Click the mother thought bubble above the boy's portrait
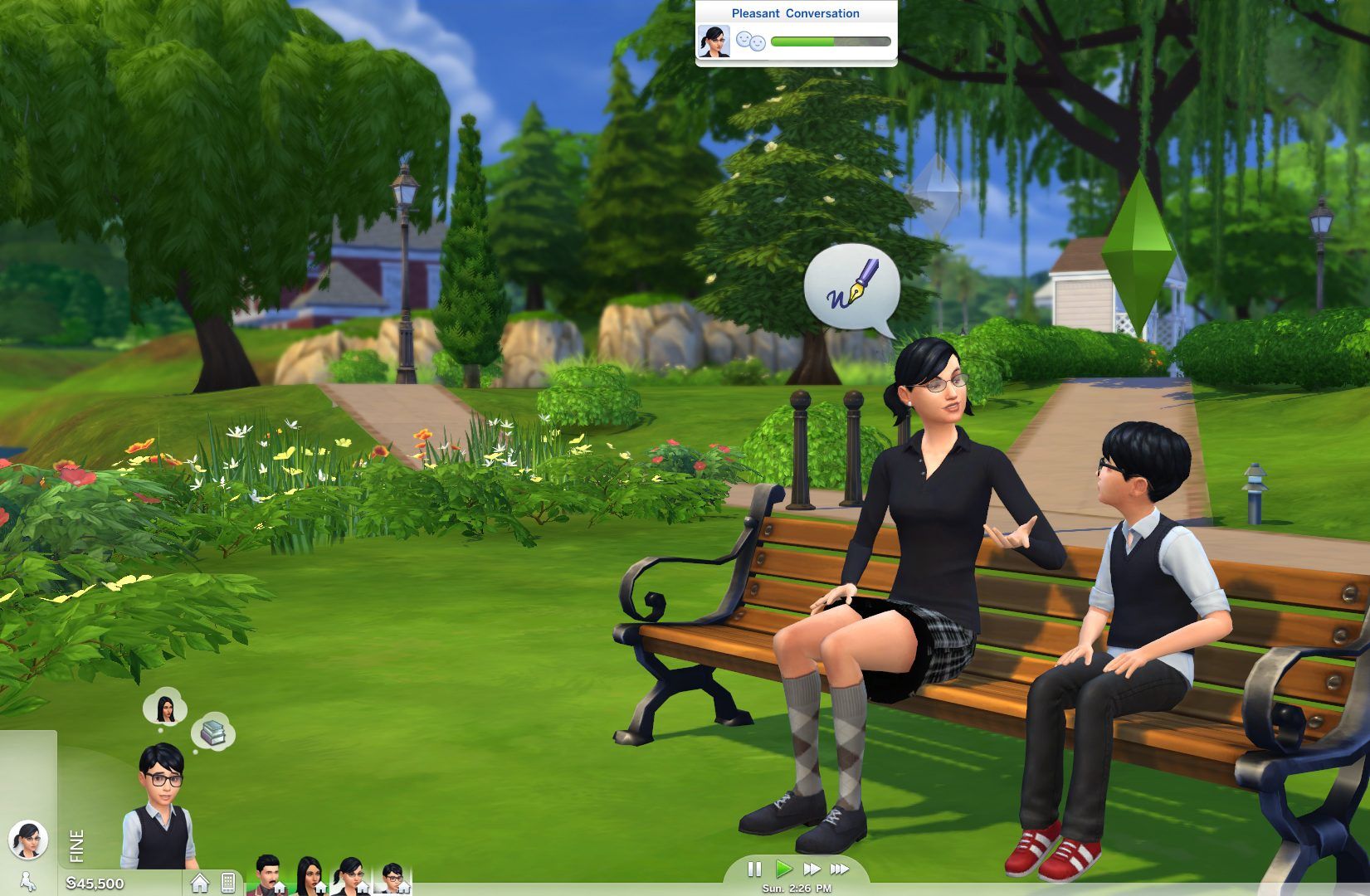This screenshot has width=1370, height=896. [164, 709]
